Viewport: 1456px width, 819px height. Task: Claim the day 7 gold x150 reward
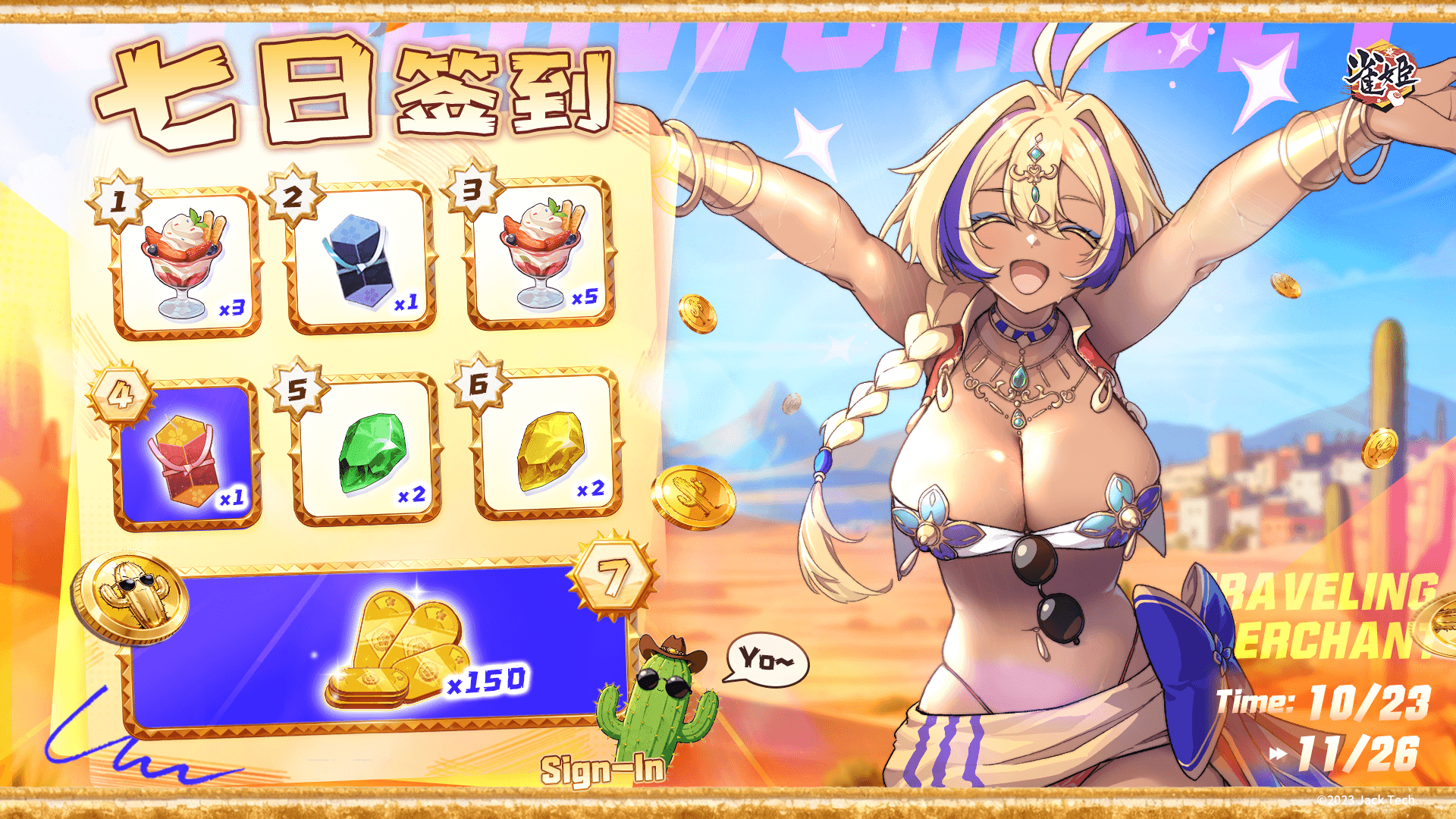click(379, 648)
